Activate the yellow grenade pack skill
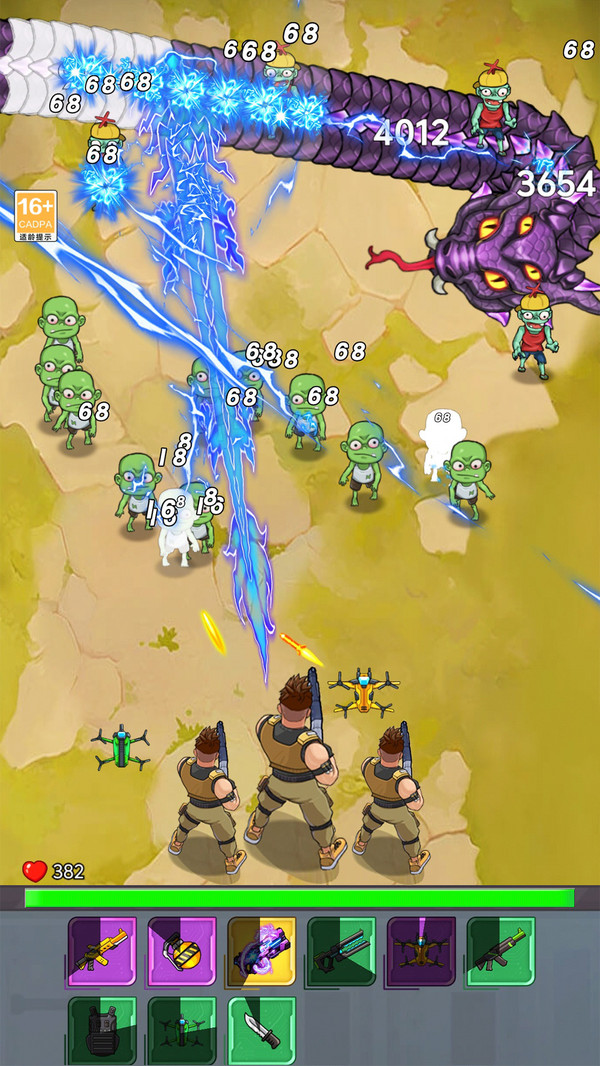The height and width of the screenshot is (1066, 600). pyautogui.click(x=182, y=951)
